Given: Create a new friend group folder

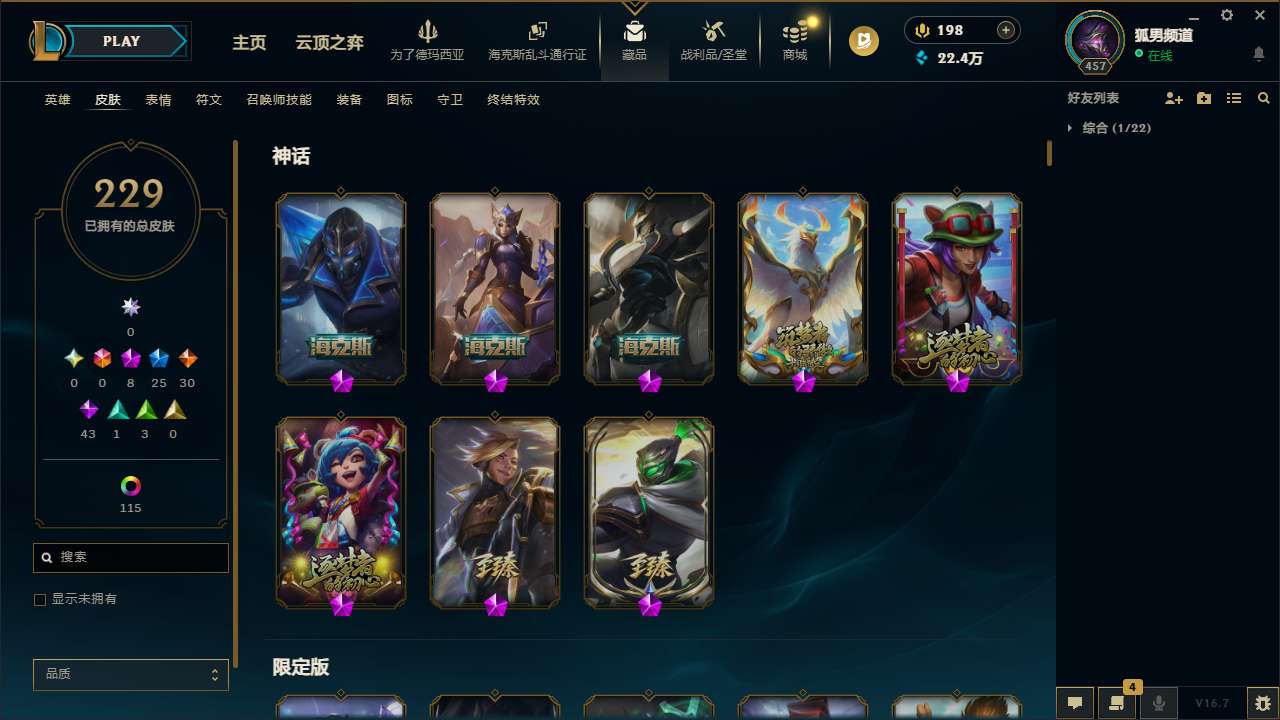Looking at the screenshot, I should coord(1204,97).
